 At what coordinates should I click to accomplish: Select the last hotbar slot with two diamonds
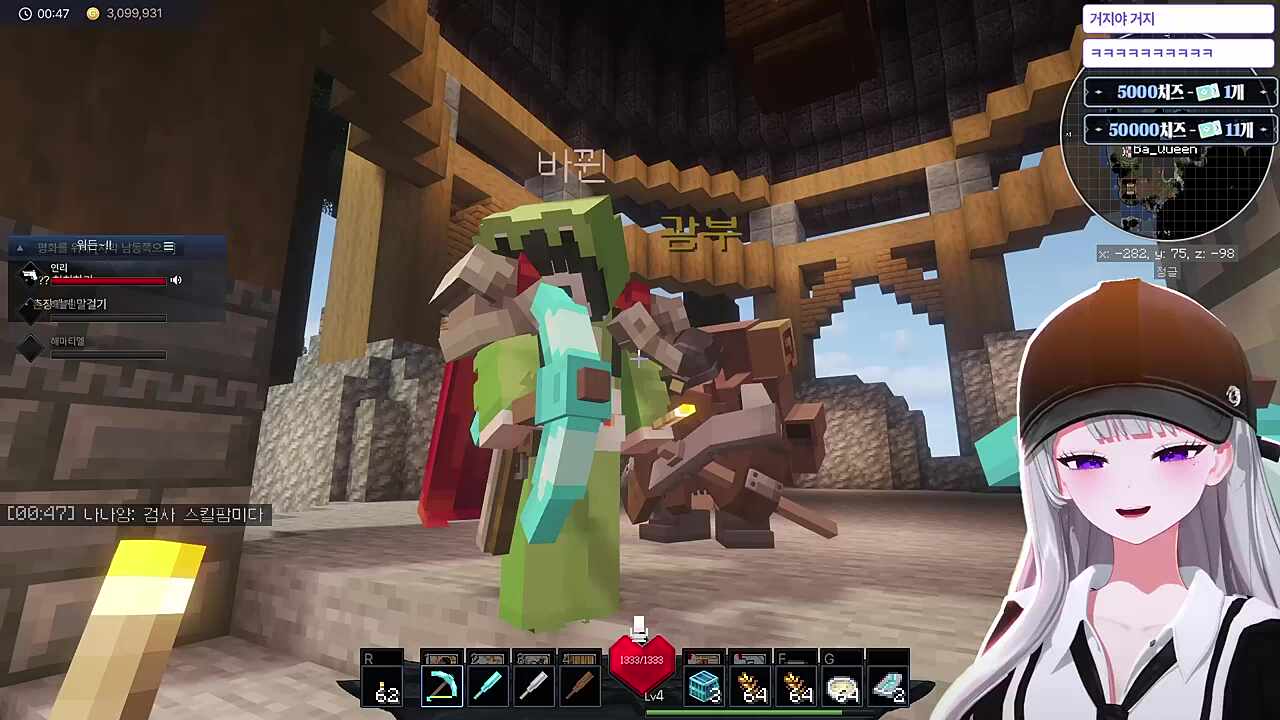tap(888, 686)
